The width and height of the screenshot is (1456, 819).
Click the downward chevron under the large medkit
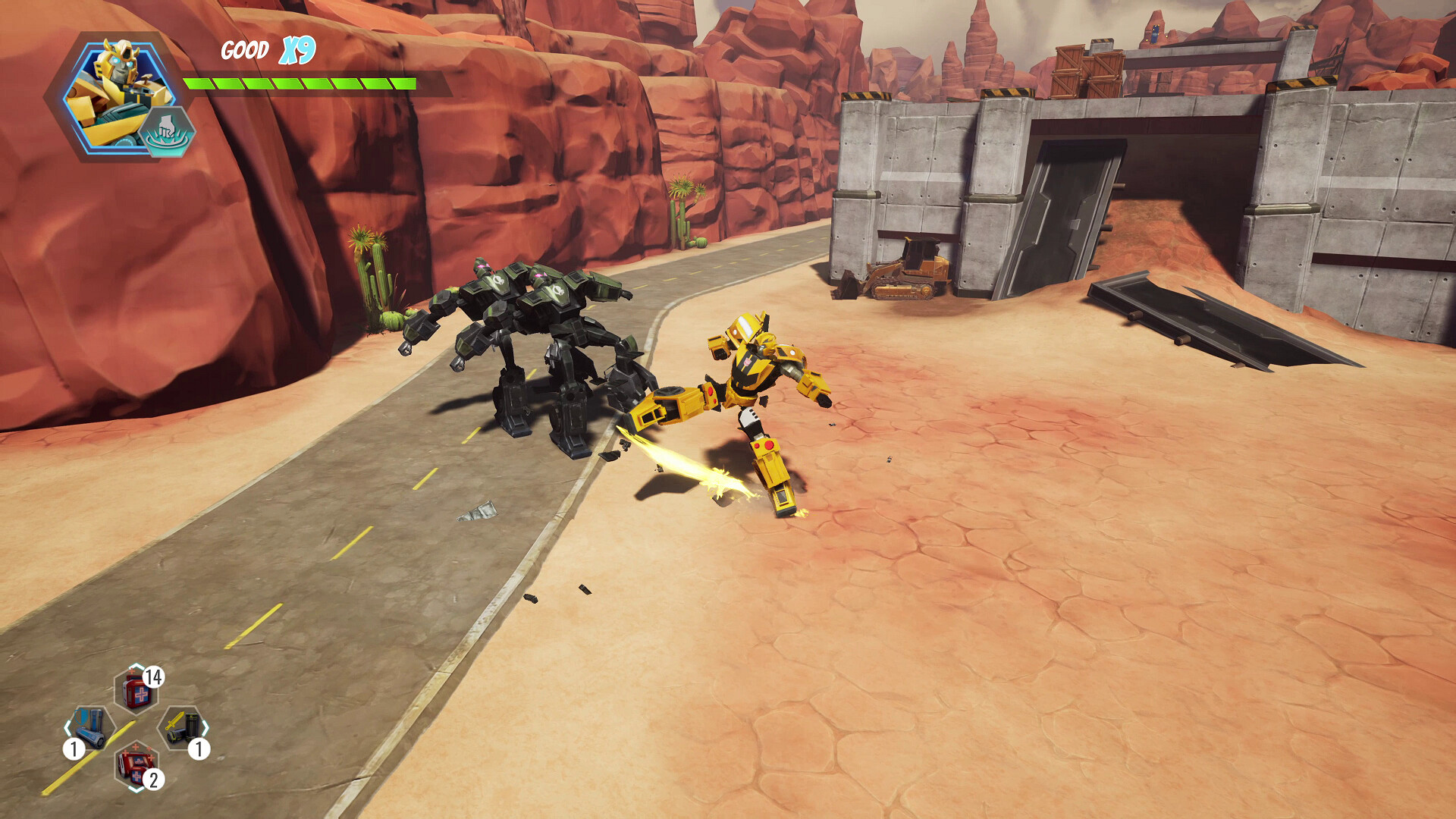click(136, 789)
